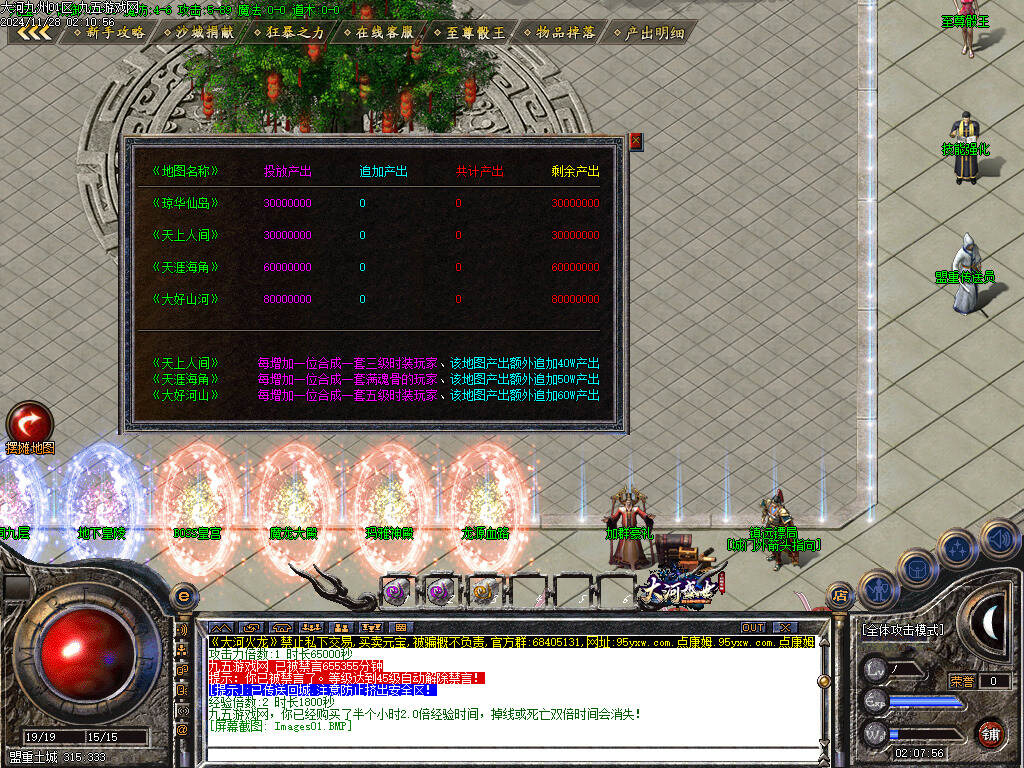Close the chat window with the X button

click(783, 628)
